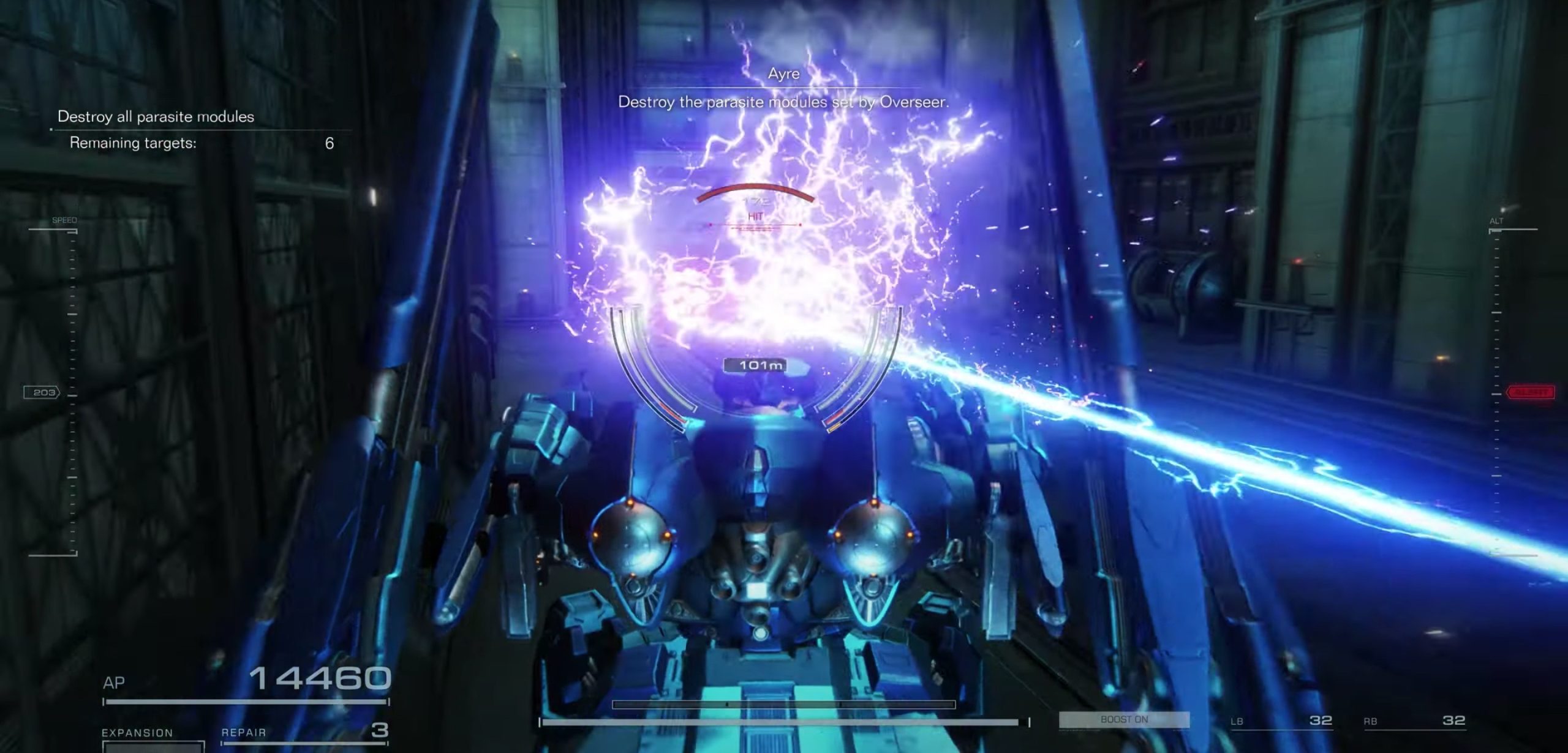Expand the mission objective 'Destroy all parasite modules'
The width and height of the screenshot is (1568, 753).
pyautogui.click(x=156, y=117)
